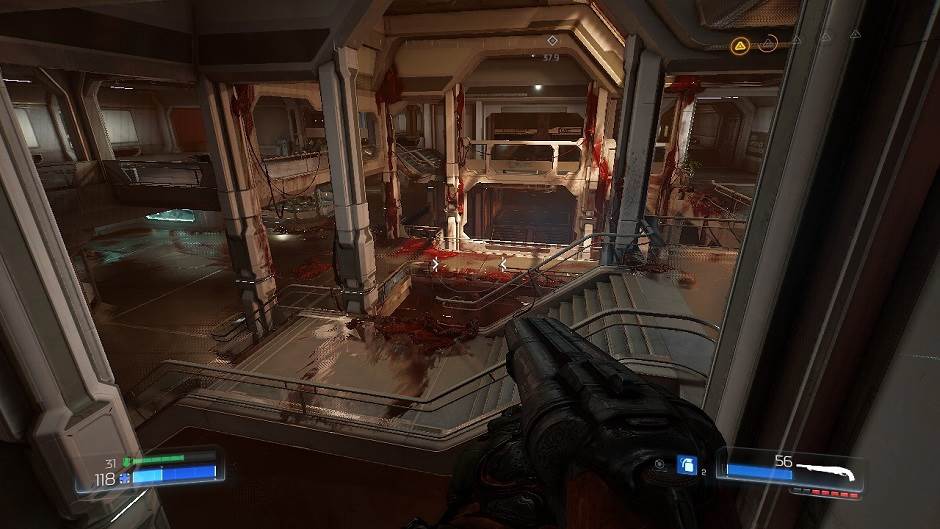Select the frag grenade equipment icon
The width and height of the screenshot is (940, 529).
[686, 464]
